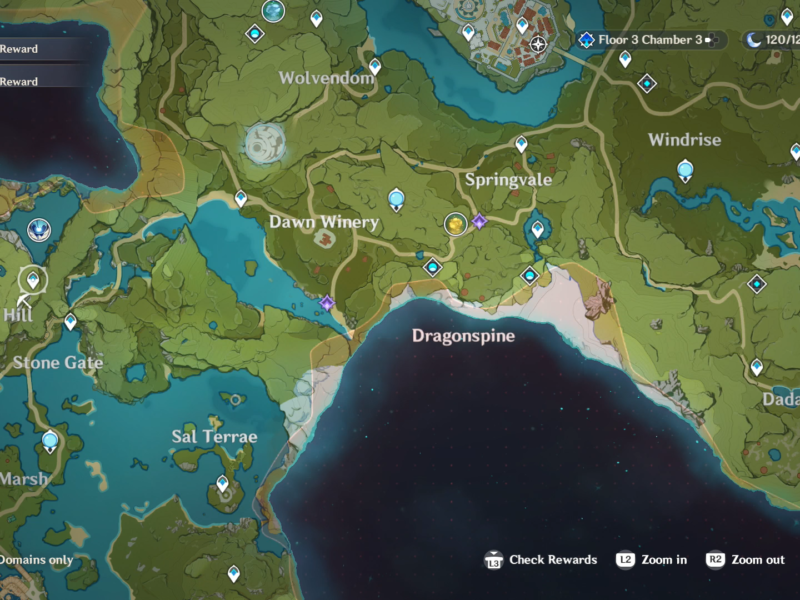Choose the waypoint in the pond below Springvale
This screenshot has height=600, width=800.
click(x=537, y=229)
